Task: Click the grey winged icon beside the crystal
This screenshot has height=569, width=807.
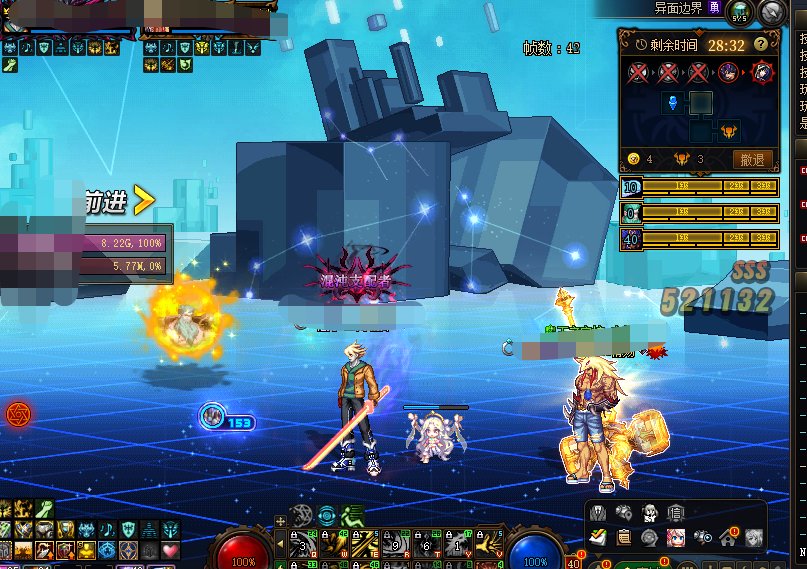Action: [x=771, y=12]
